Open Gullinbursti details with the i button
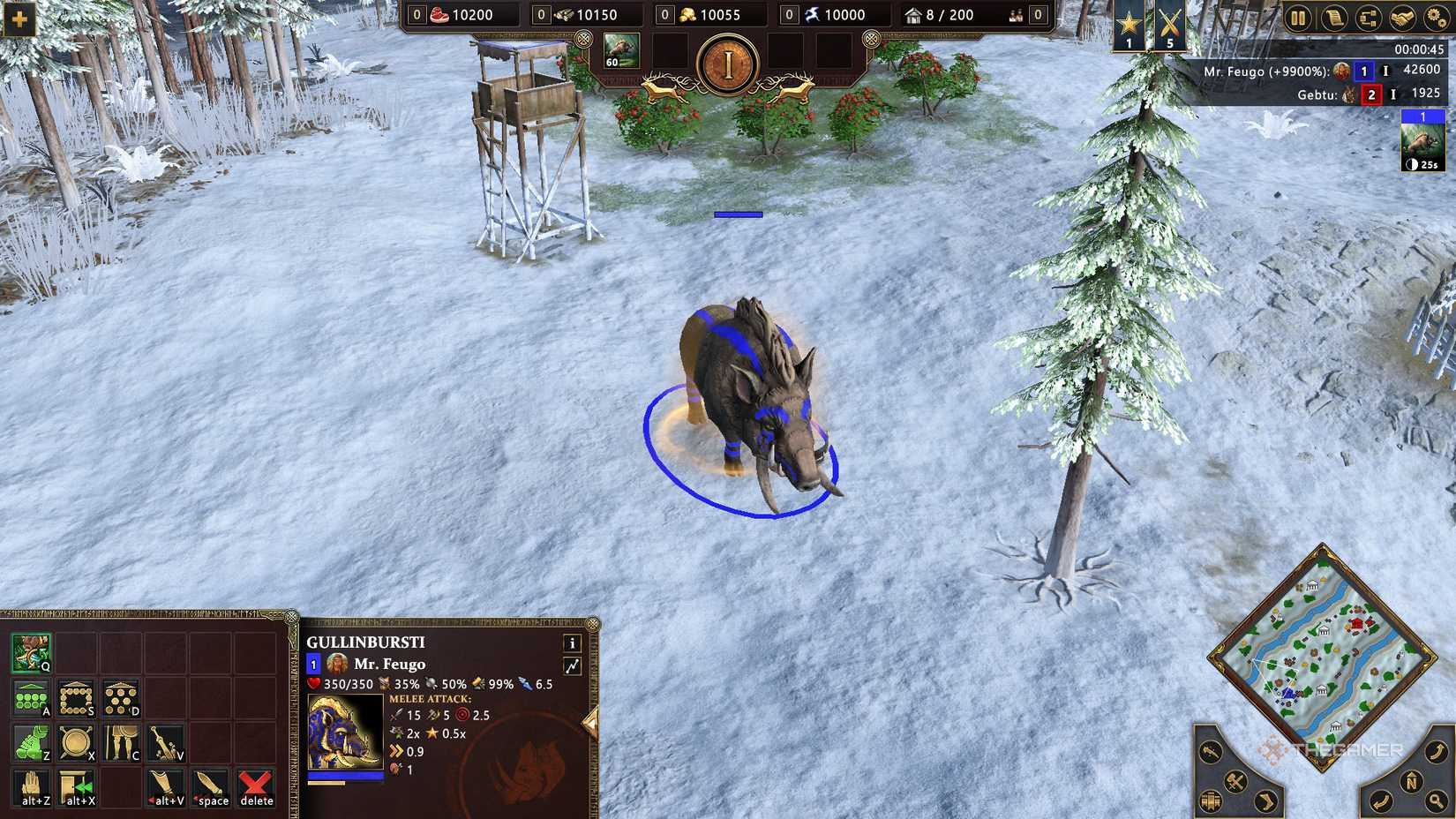Image resolution: width=1456 pixels, height=819 pixels. 573,644
